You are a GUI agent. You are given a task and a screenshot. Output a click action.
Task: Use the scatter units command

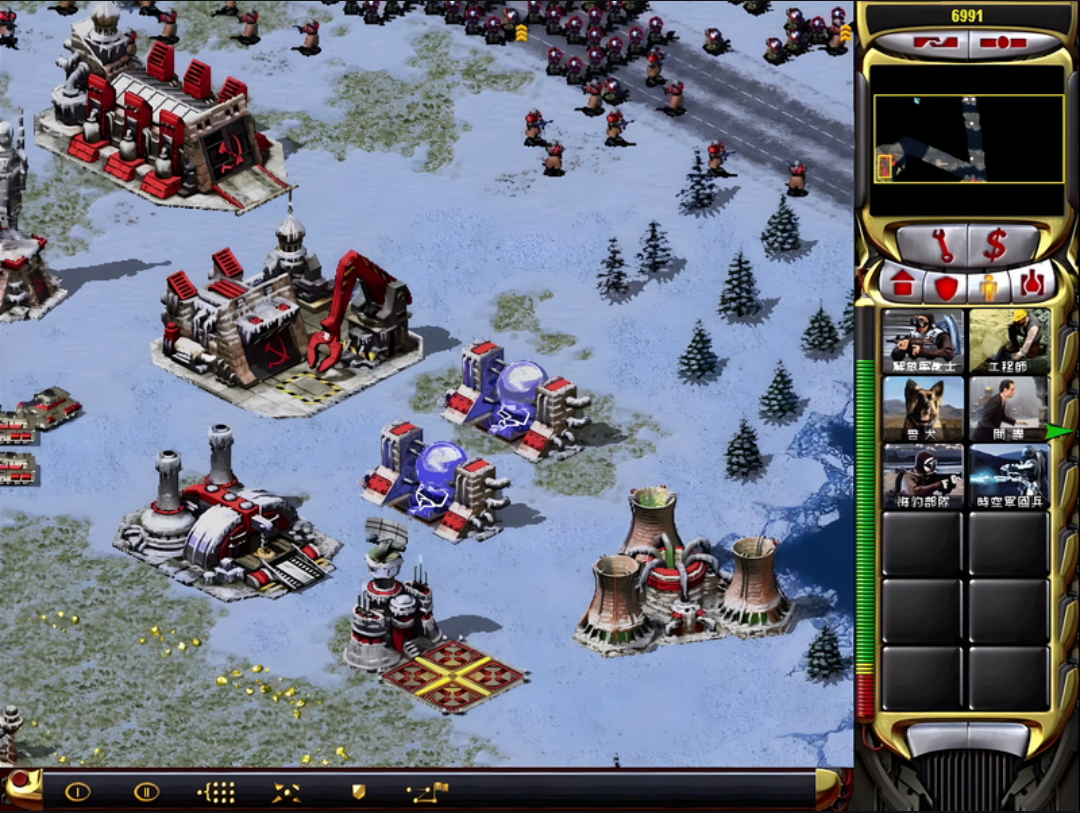click(x=286, y=793)
